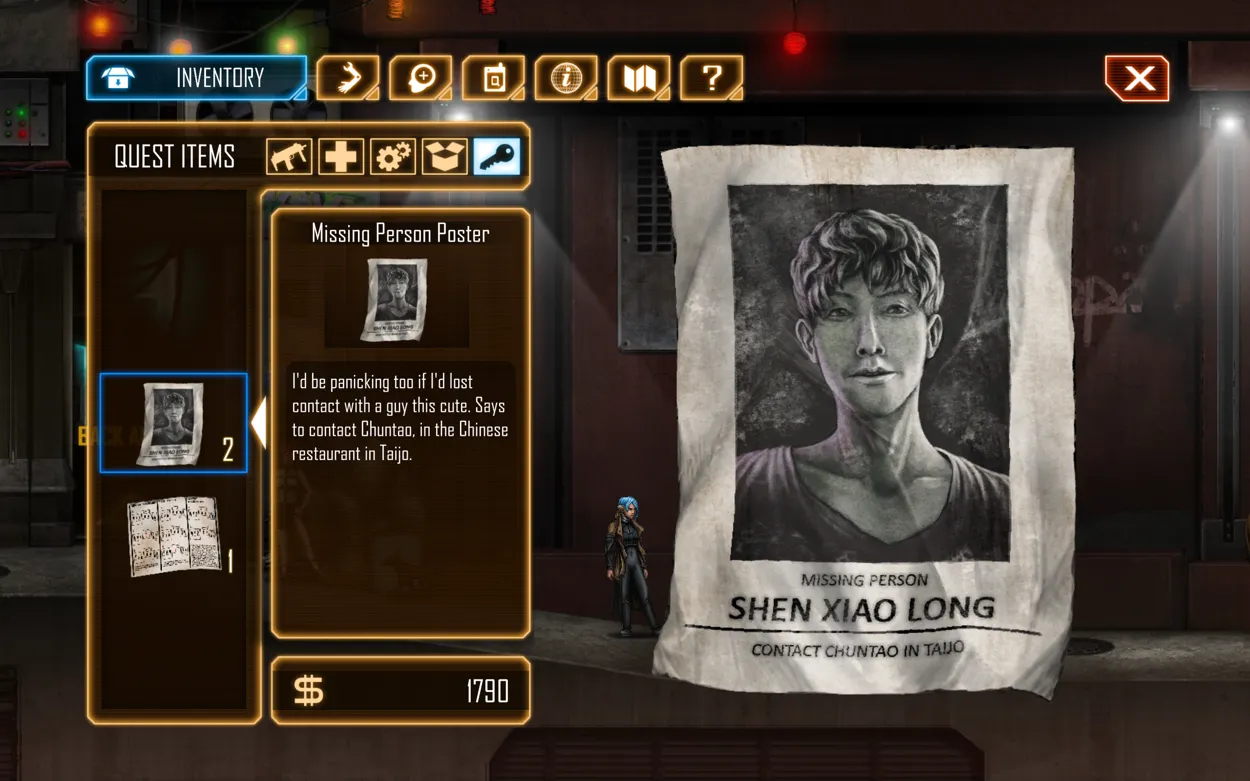Choose the open box category filter
Image resolution: width=1250 pixels, height=781 pixels.
445,157
